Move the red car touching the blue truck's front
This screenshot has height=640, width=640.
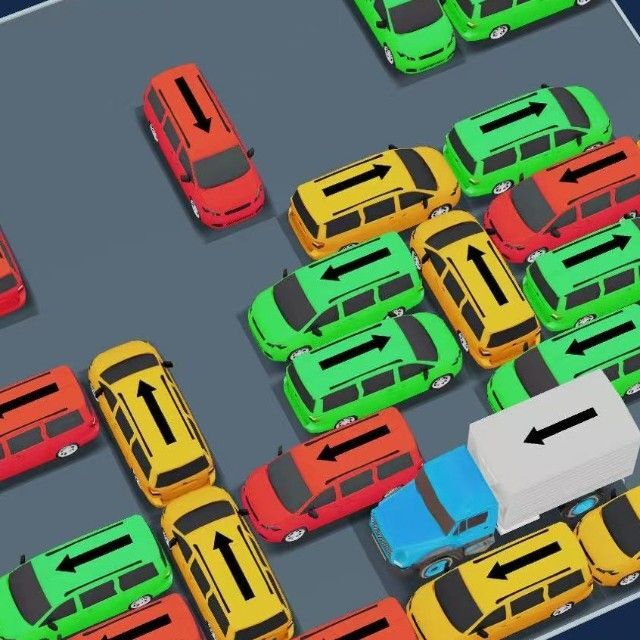(332, 473)
